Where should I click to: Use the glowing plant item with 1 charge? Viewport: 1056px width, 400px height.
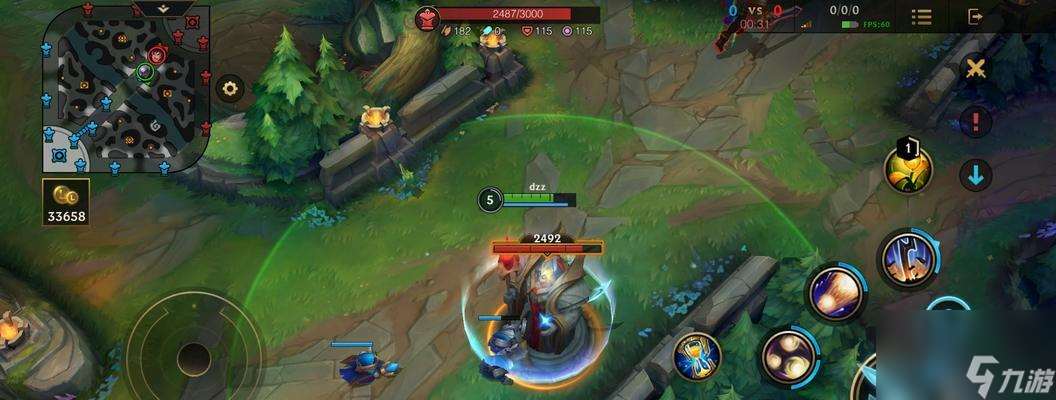click(908, 169)
